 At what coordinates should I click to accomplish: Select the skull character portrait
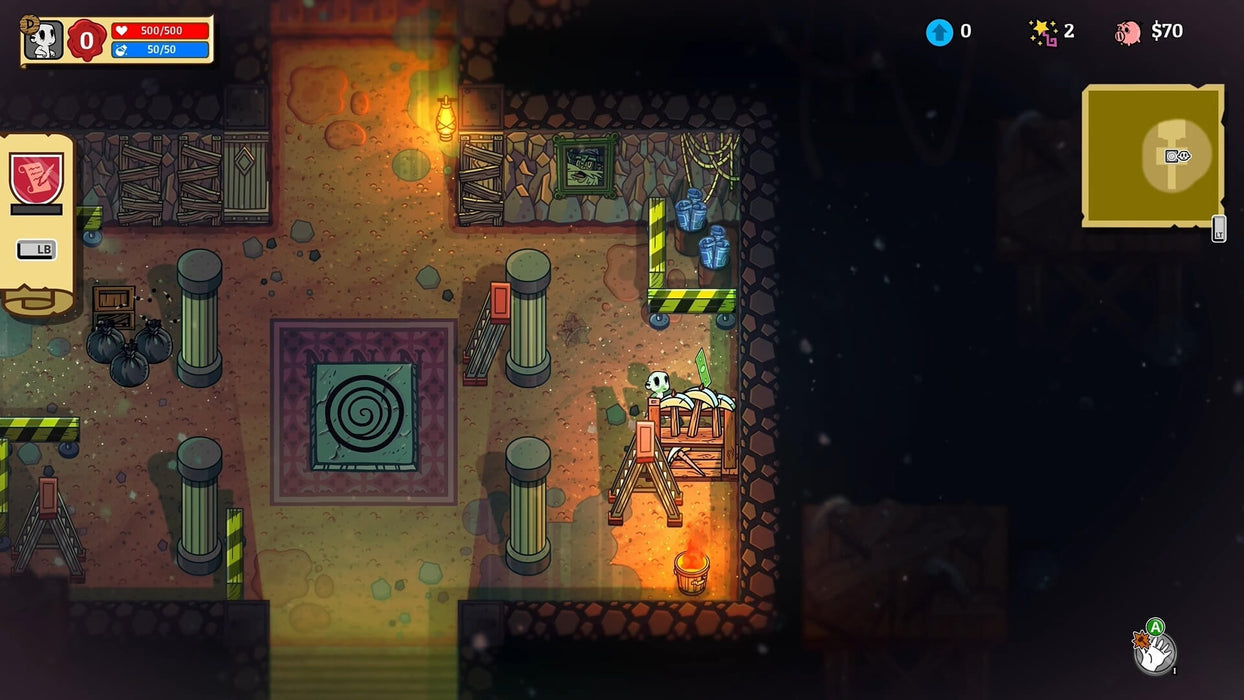pos(43,40)
